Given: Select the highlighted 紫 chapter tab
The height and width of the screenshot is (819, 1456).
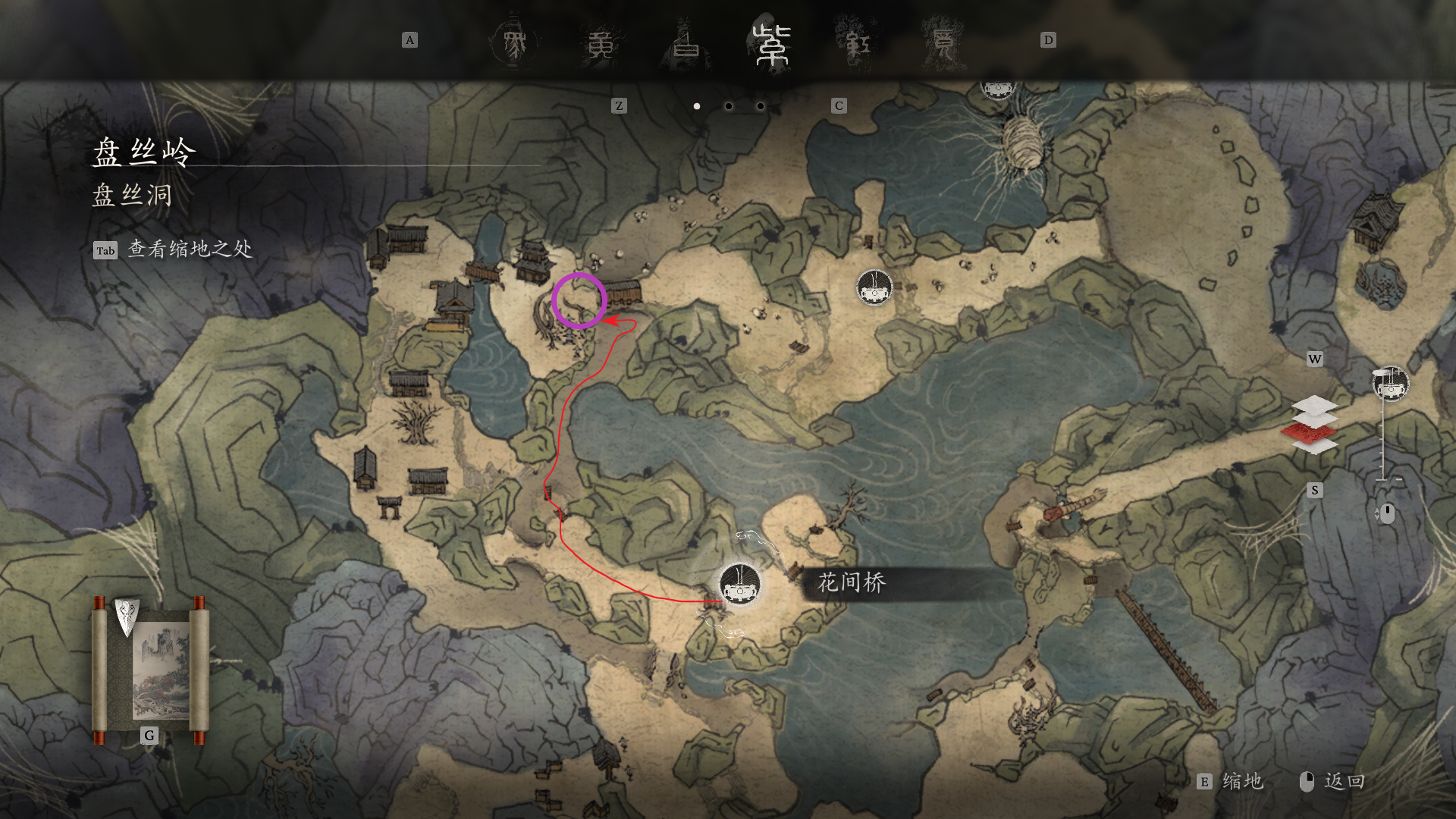Looking at the screenshot, I should [772, 45].
